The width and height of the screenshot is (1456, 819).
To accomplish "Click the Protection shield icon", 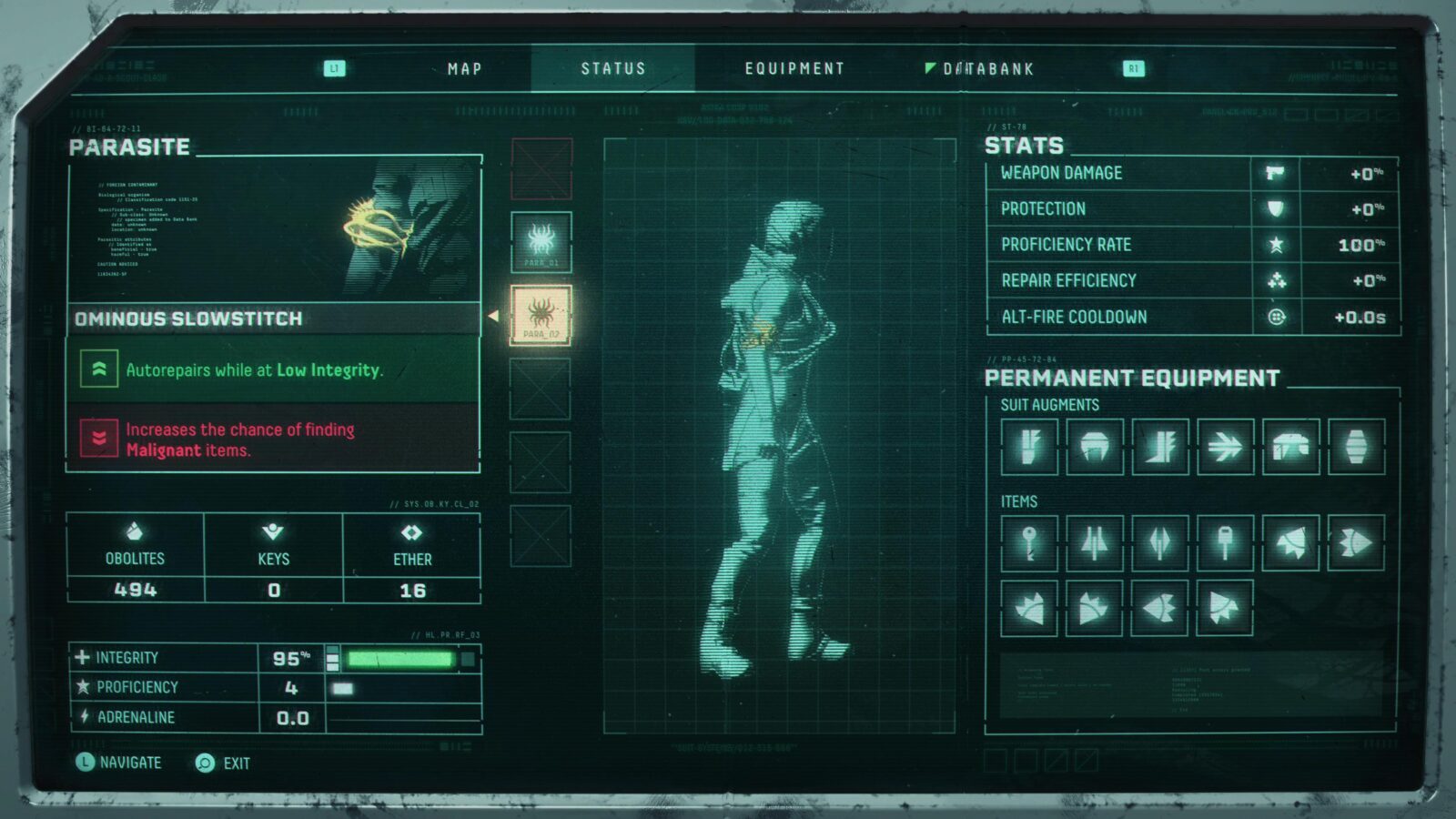I will 1274,208.
